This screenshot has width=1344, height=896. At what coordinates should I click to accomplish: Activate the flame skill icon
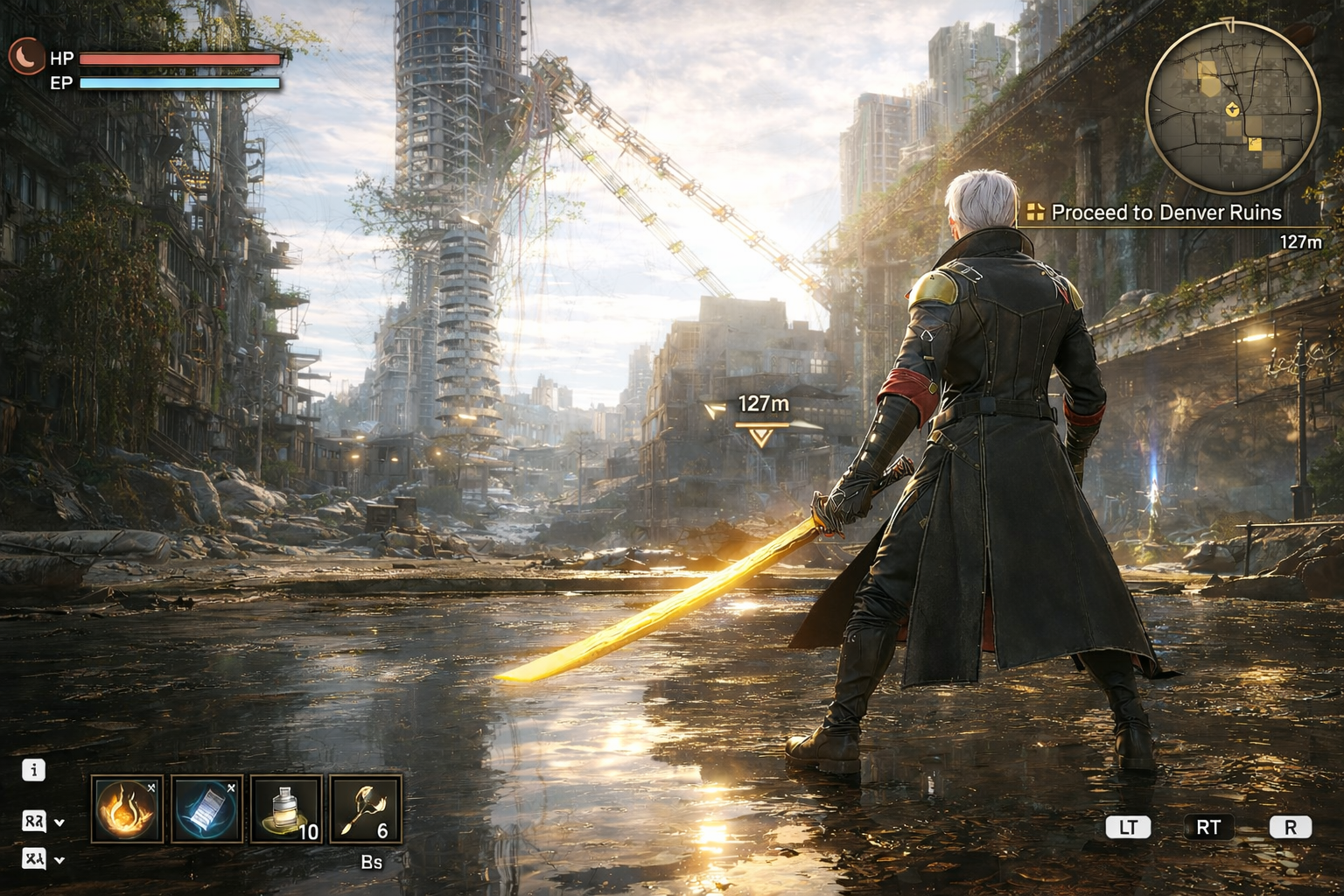click(127, 809)
